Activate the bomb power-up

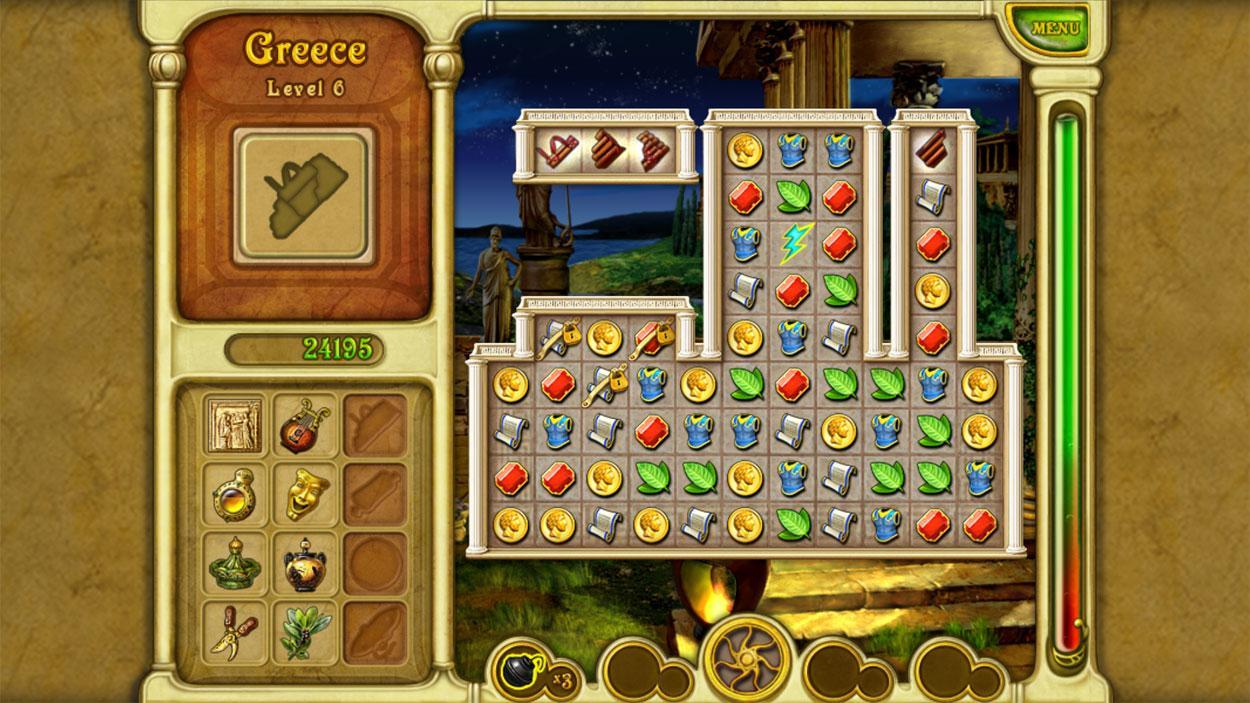pos(523,669)
